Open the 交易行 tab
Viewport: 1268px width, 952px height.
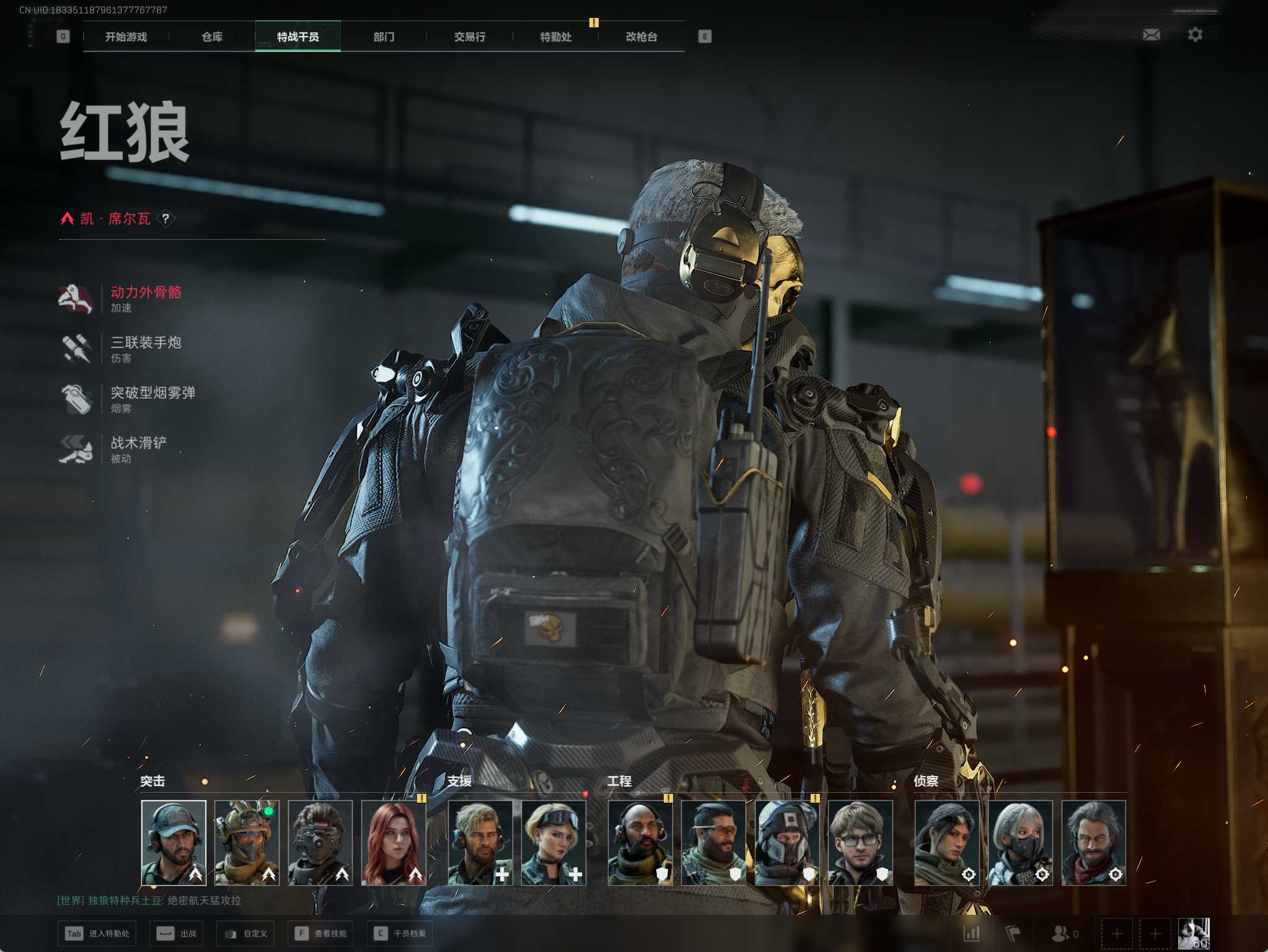(469, 37)
